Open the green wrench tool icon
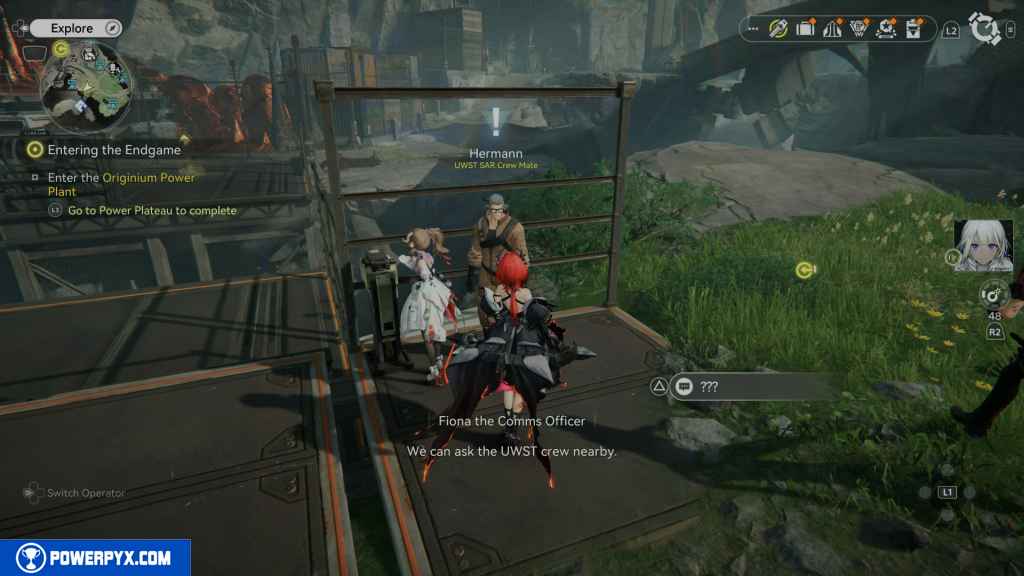This screenshot has height=576, width=1024. [778, 29]
